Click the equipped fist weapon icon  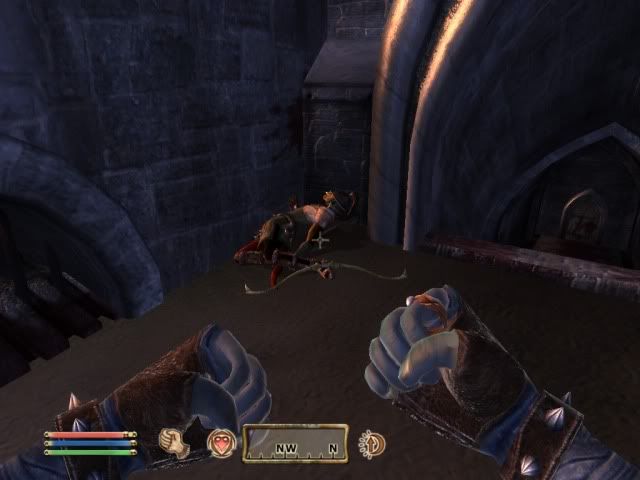(x=176, y=442)
